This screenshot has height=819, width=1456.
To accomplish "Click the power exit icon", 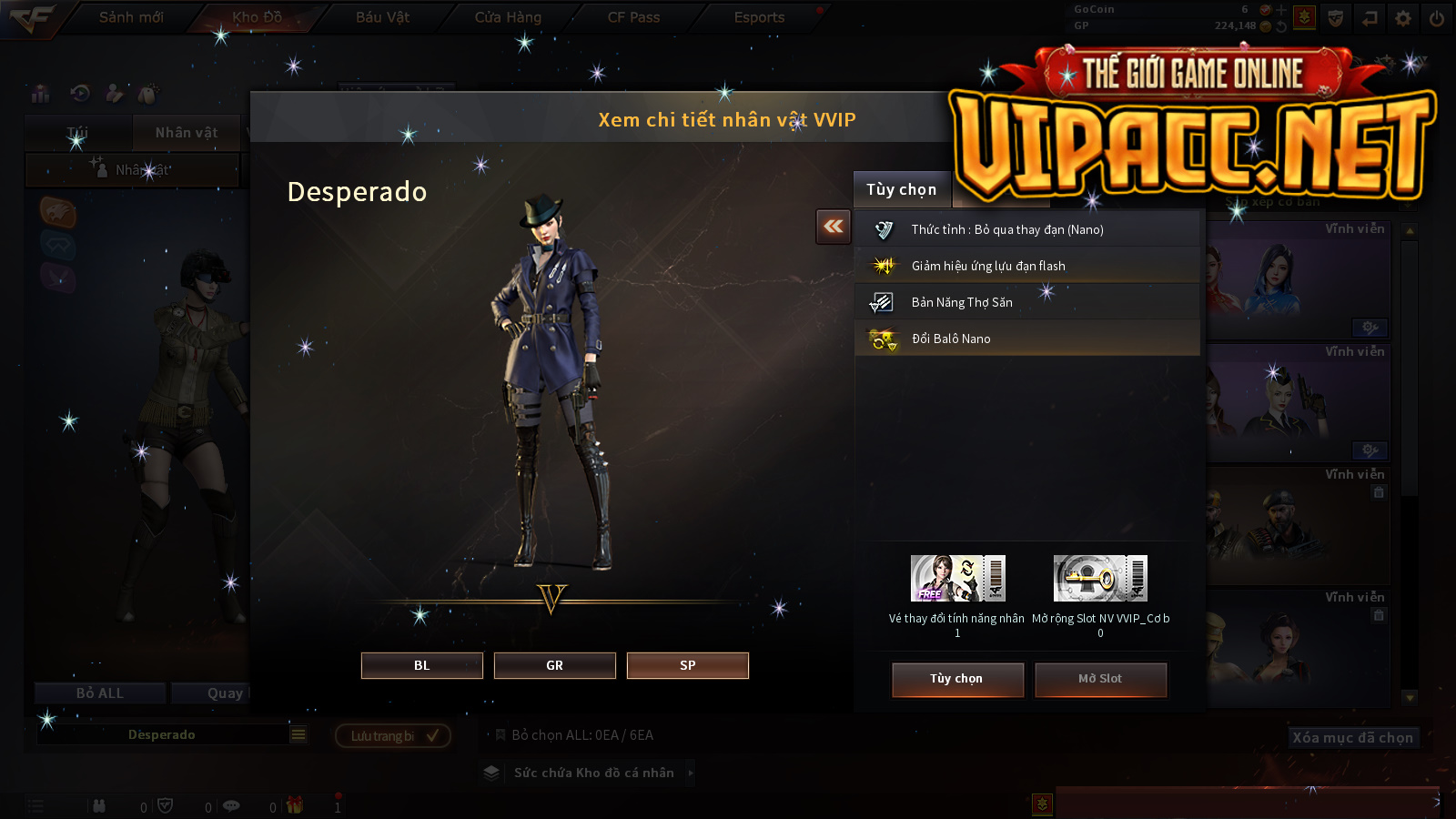I will click(x=1437, y=18).
